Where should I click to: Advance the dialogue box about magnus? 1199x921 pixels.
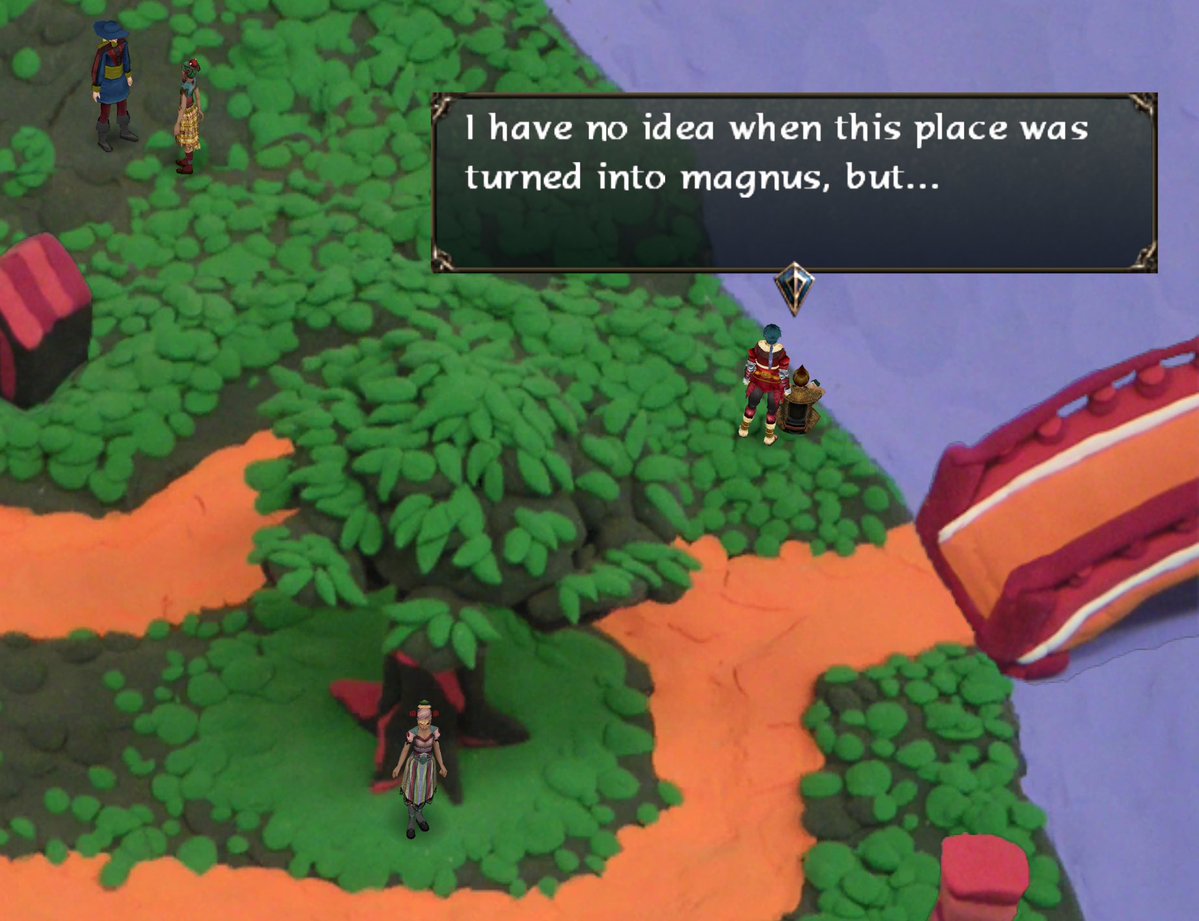[x=794, y=183]
